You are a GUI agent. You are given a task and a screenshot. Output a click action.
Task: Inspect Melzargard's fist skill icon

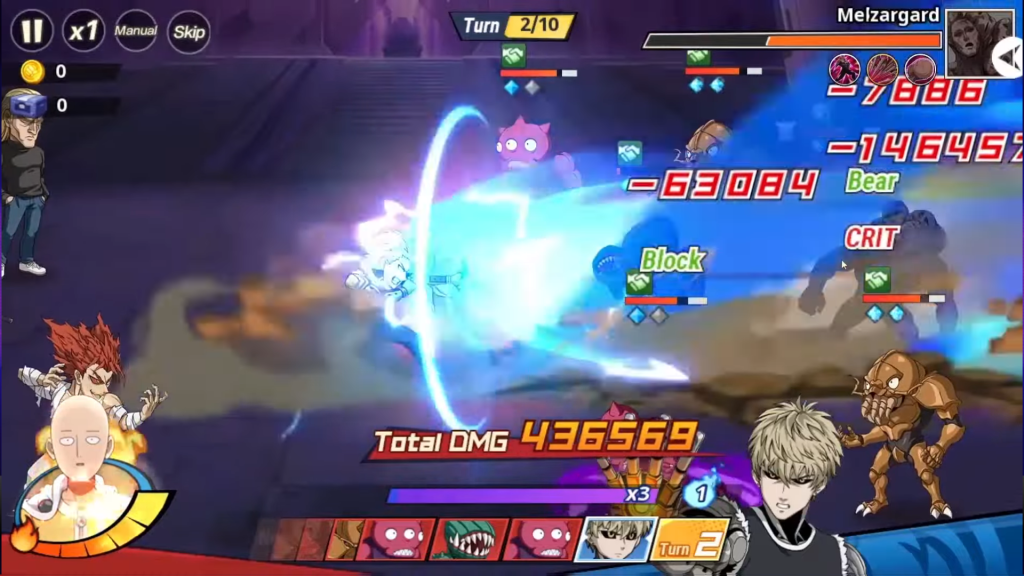coord(920,69)
